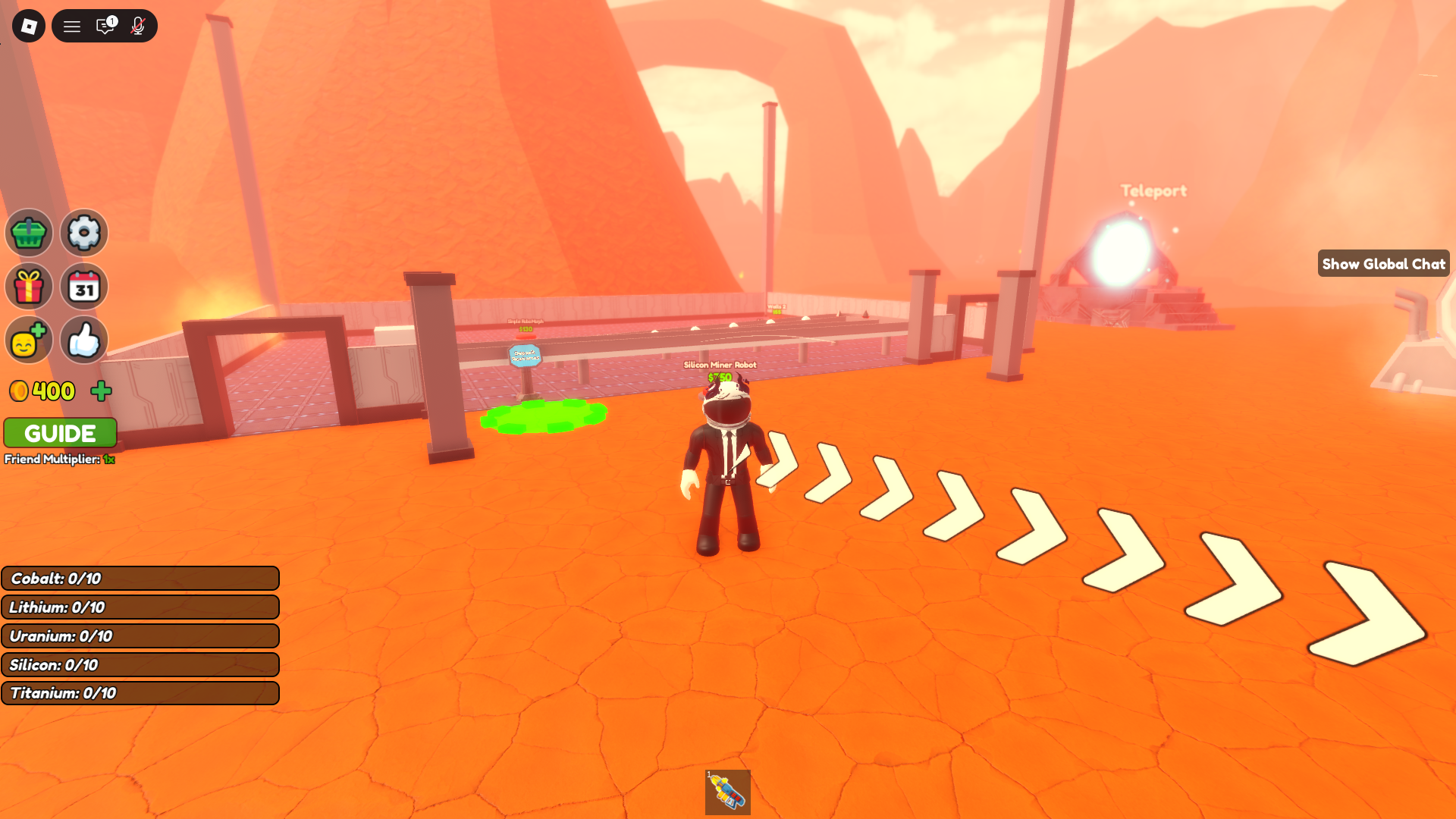Viewport: 1456px width, 819px height.
Task: Unmute the crossed-out microphone
Action: tap(136, 25)
